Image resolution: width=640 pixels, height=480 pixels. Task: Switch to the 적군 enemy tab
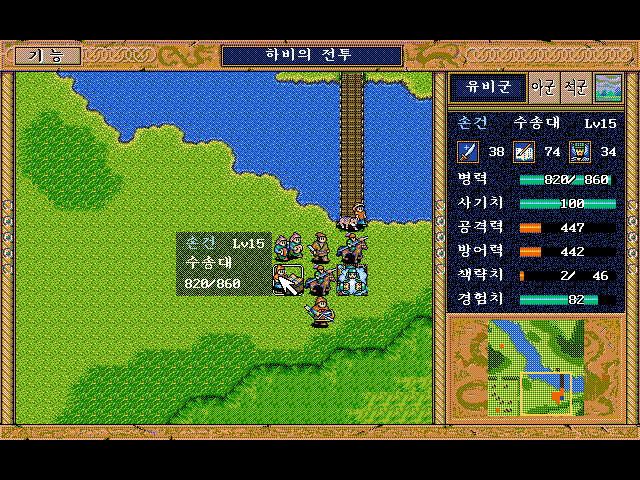point(575,88)
